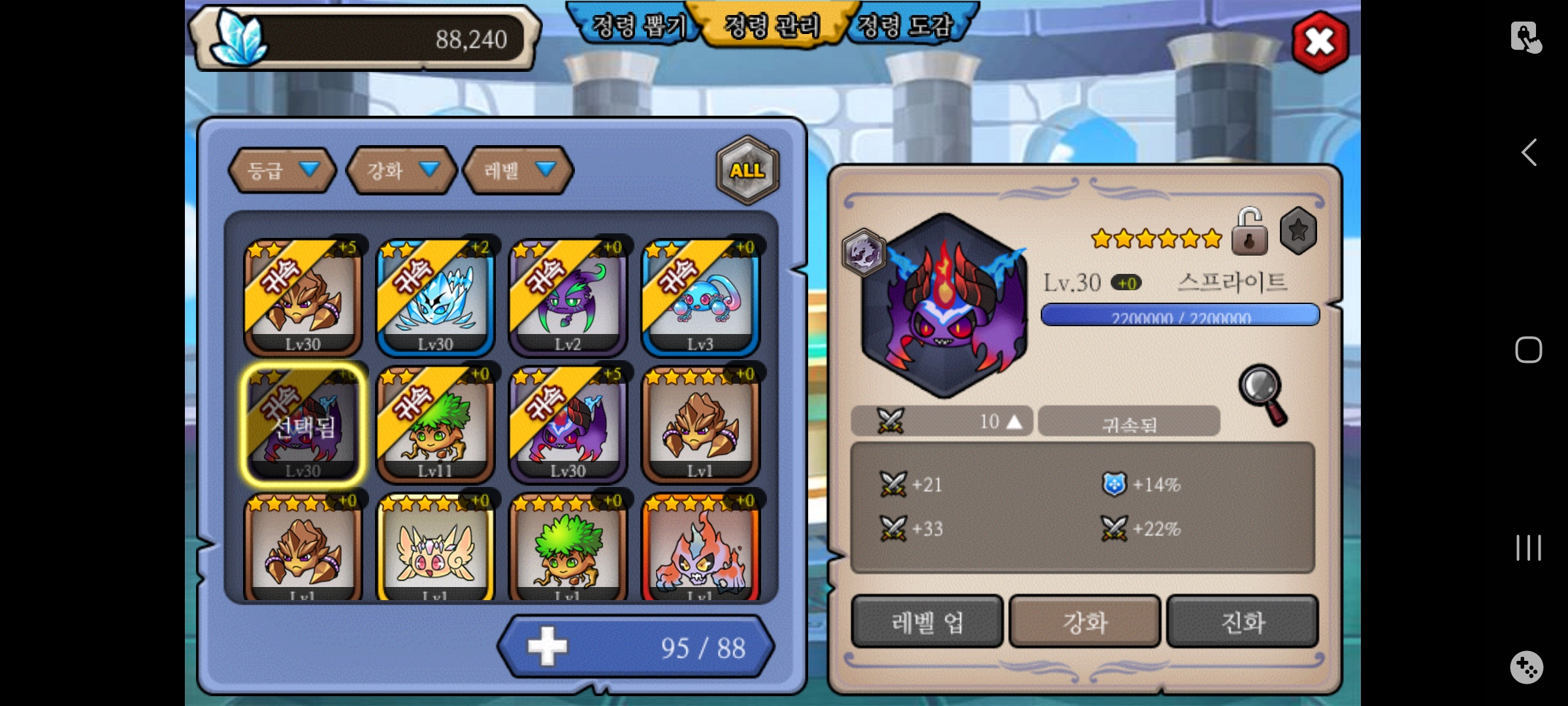This screenshot has height=706, width=1568.
Task: Click the 진화 evolve button
Action: (1242, 622)
